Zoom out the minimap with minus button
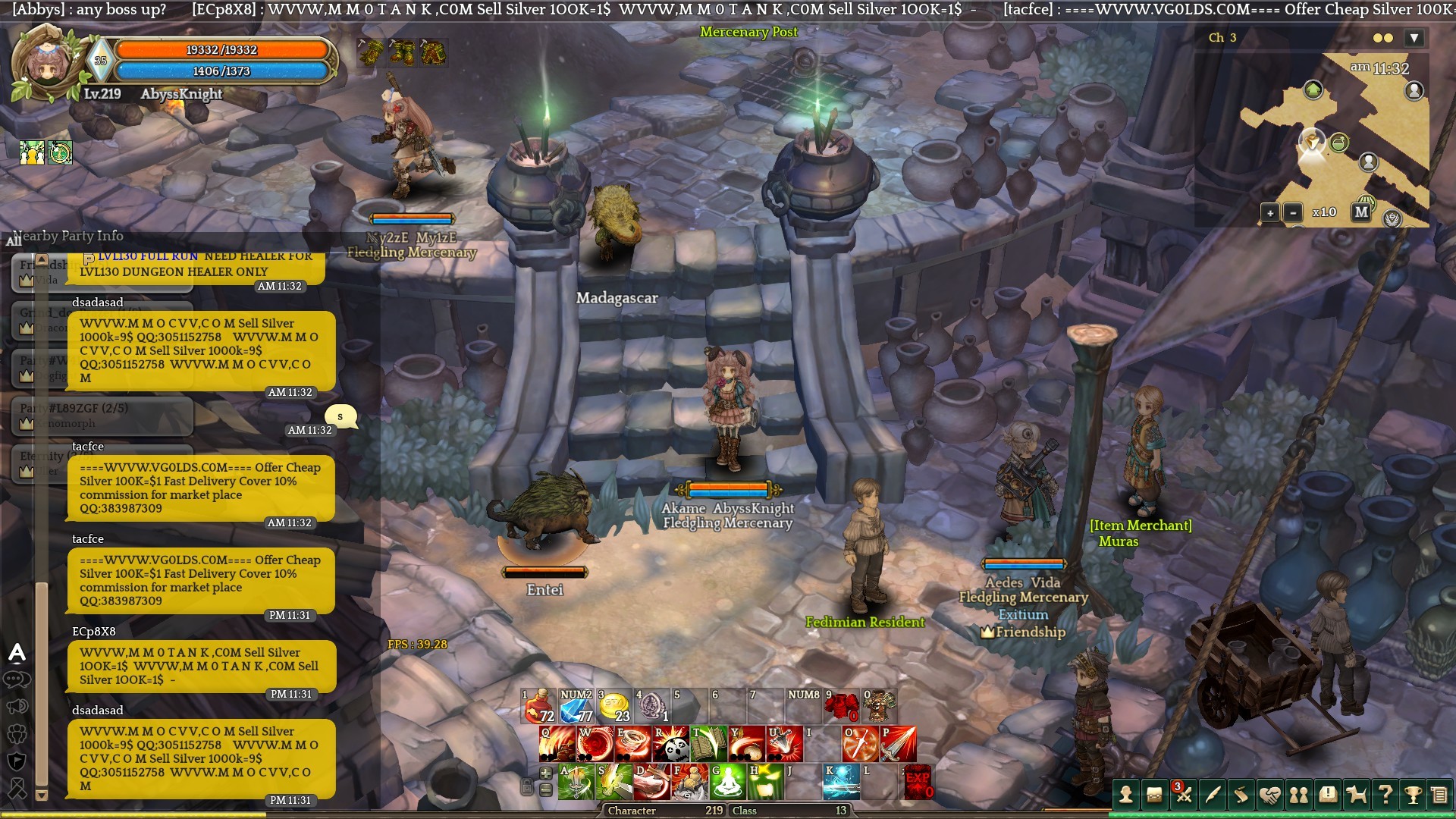 (1293, 213)
